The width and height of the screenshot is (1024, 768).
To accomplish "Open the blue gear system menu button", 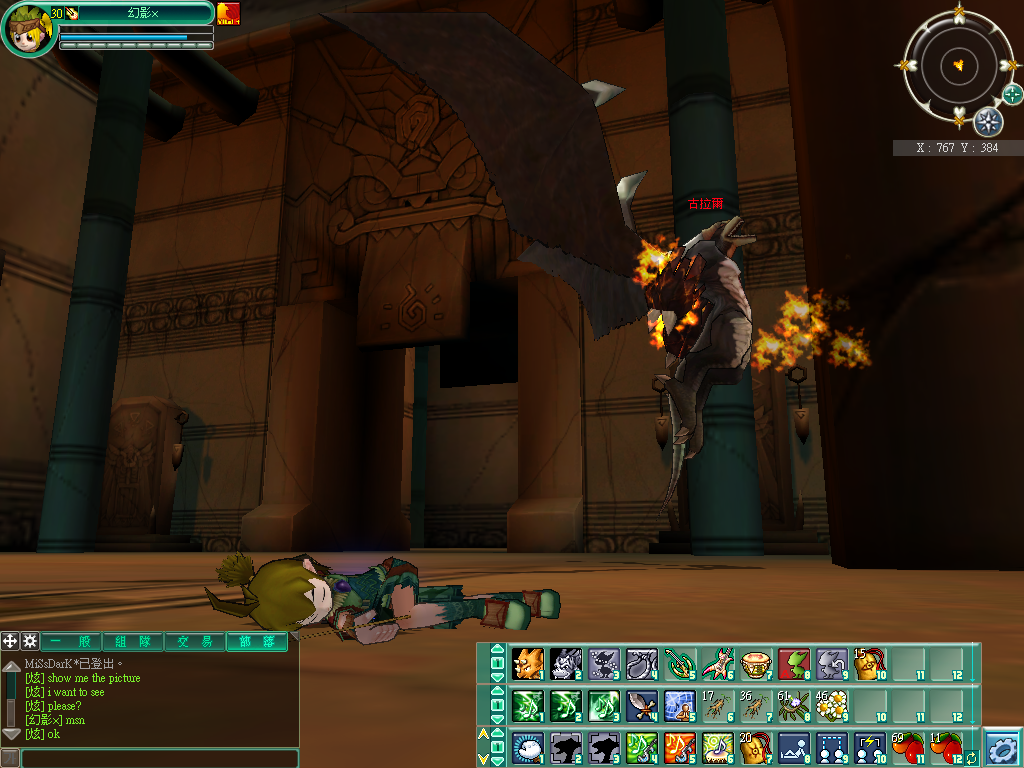I will [x=1002, y=748].
